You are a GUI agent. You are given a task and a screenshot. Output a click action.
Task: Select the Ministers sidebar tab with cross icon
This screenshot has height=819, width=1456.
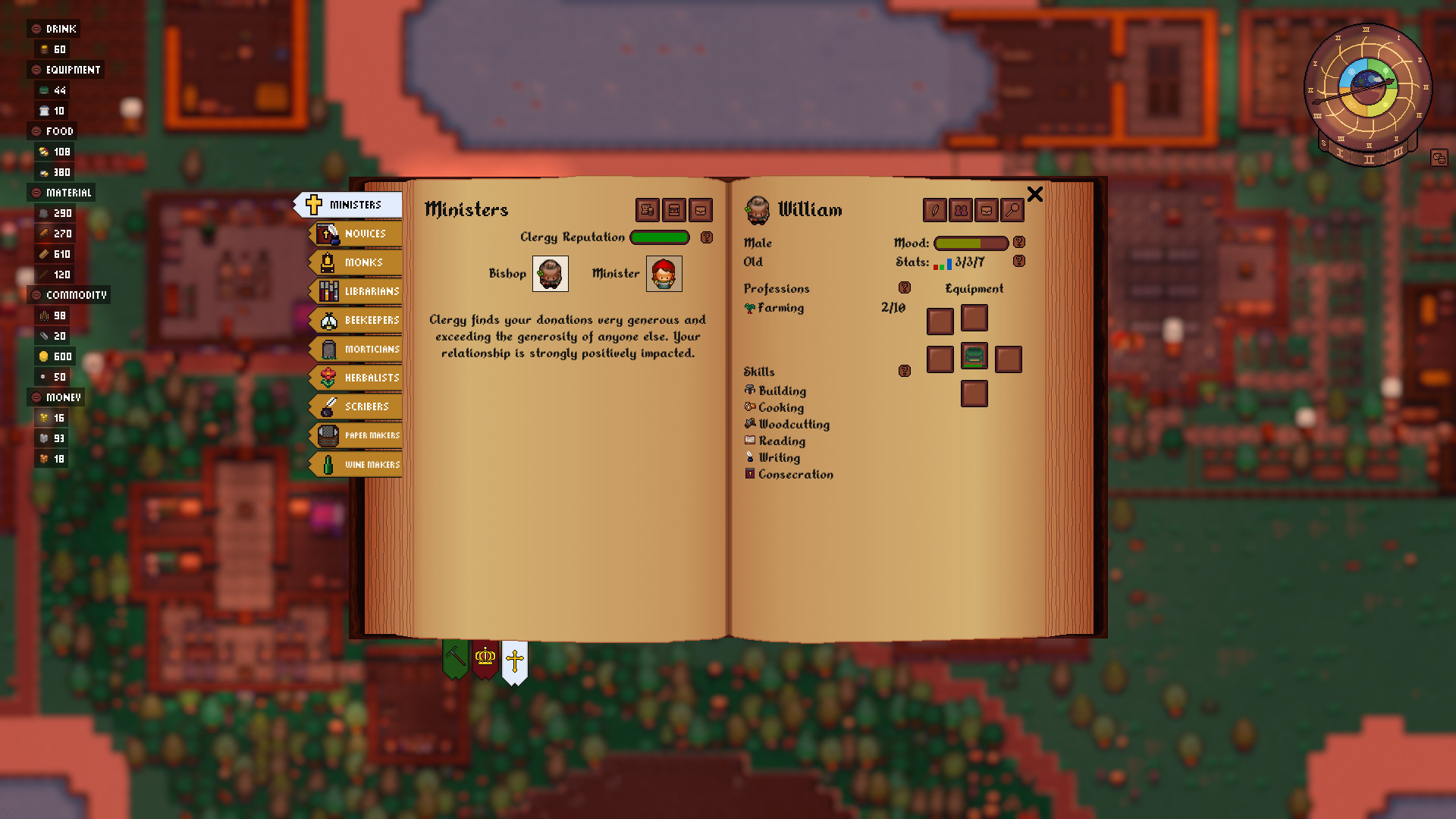pos(351,204)
